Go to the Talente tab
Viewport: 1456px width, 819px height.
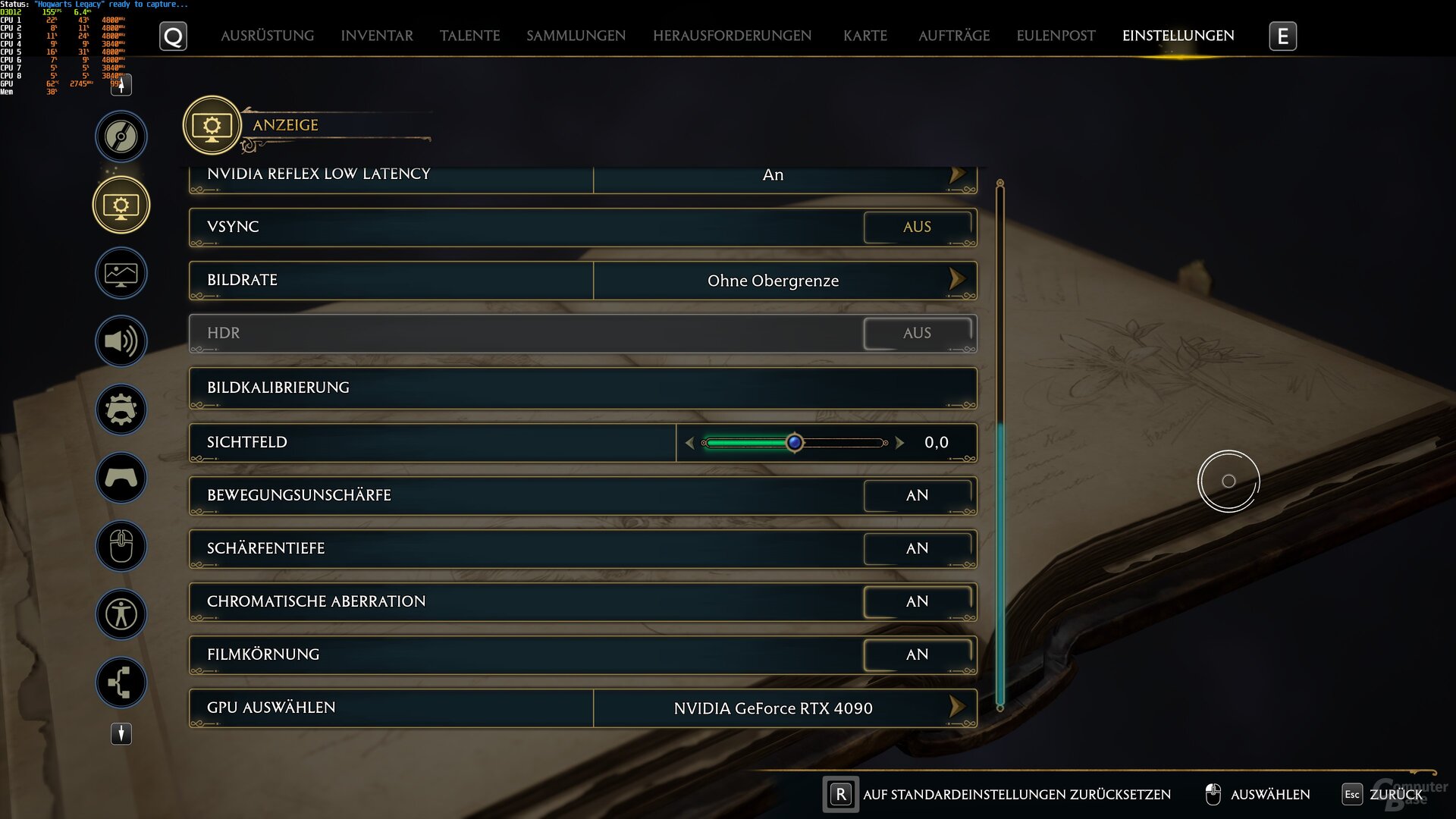(469, 36)
